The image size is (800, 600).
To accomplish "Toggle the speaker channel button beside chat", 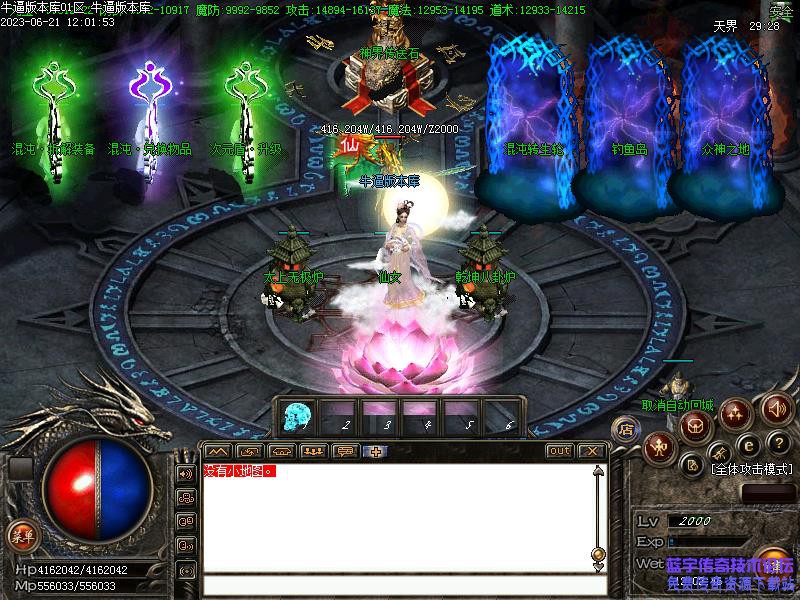I will [186, 473].
